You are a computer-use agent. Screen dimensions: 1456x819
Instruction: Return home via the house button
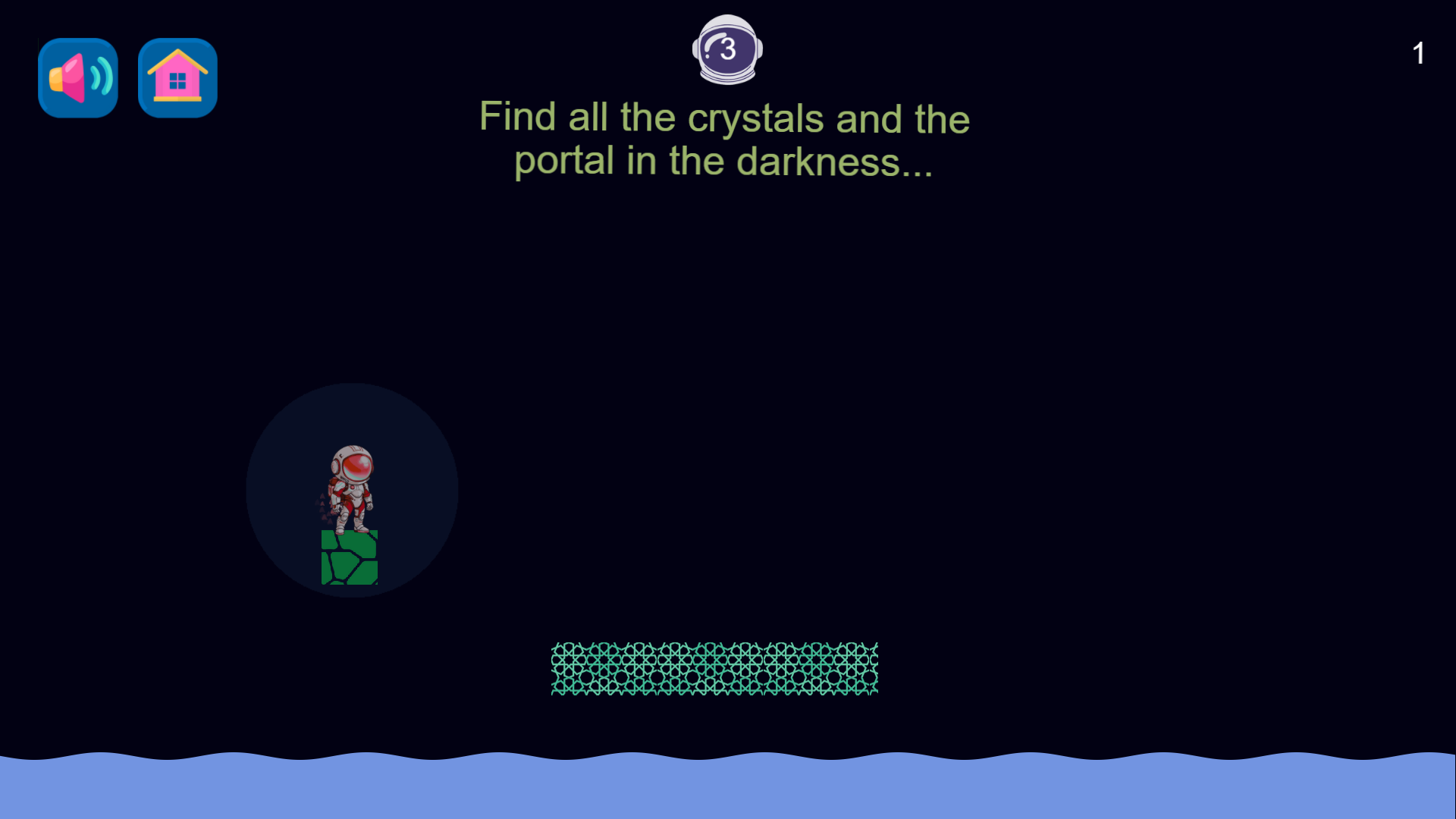click(x=177, y=77)
